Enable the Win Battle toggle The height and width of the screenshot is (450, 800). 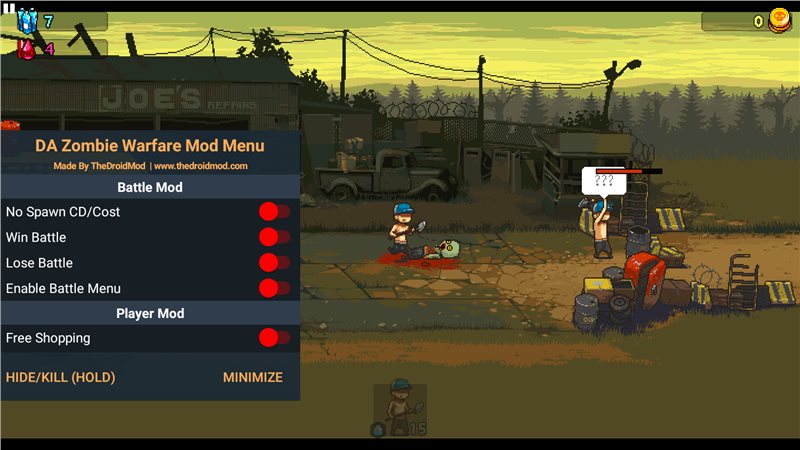click(274, 237)
